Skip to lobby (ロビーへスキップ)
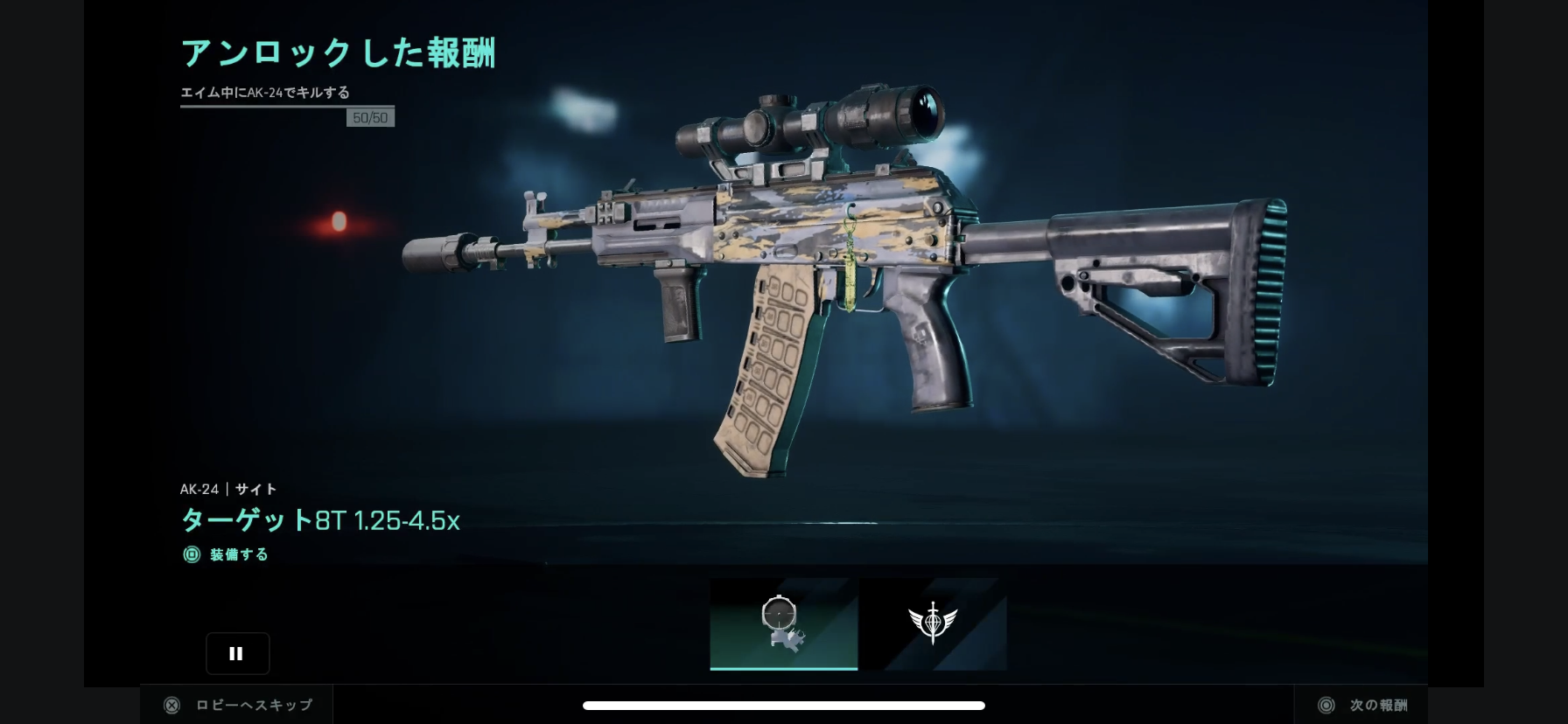 coord(238,705)
